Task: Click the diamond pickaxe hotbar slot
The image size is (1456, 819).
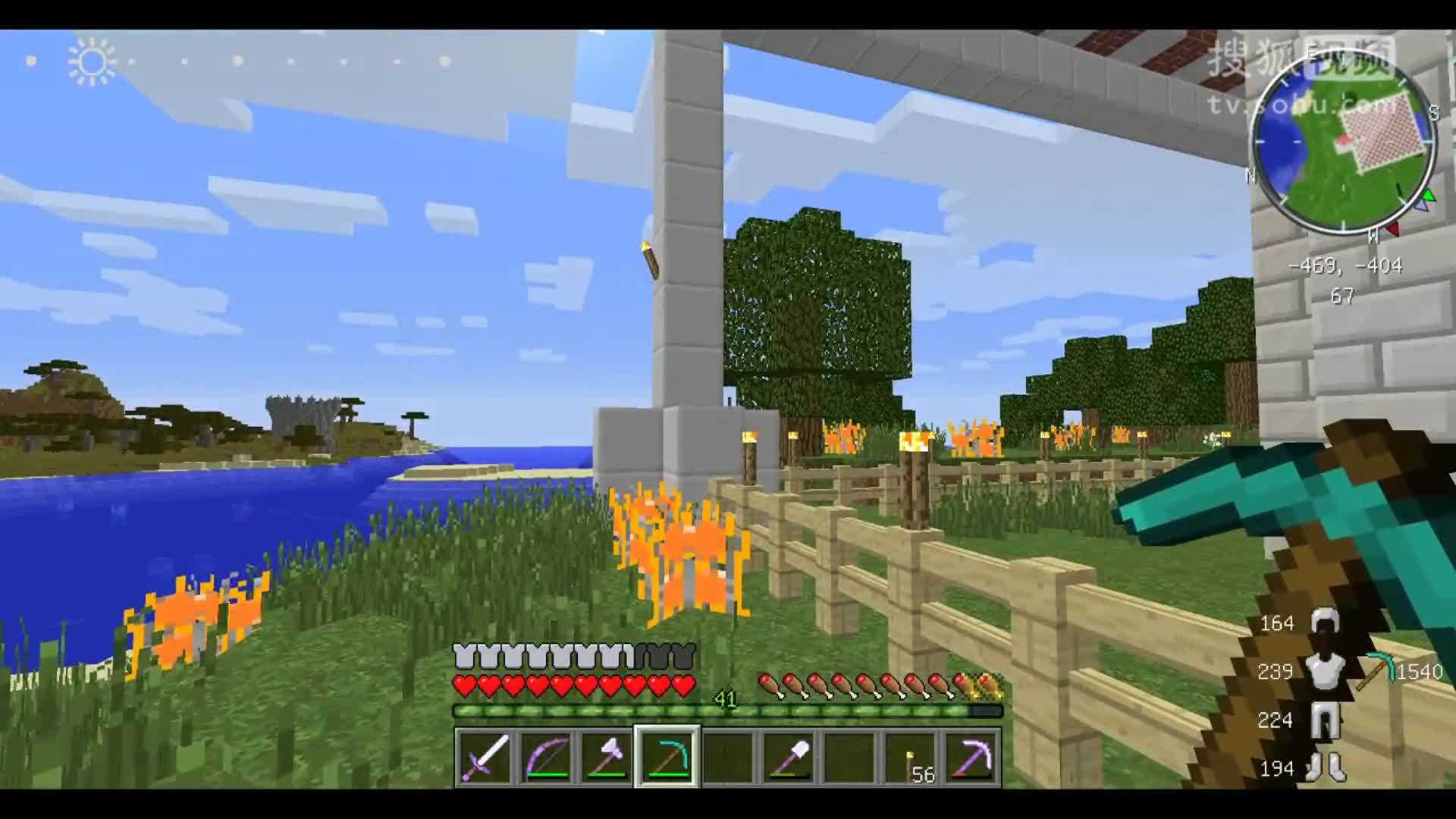Action: 667,757
